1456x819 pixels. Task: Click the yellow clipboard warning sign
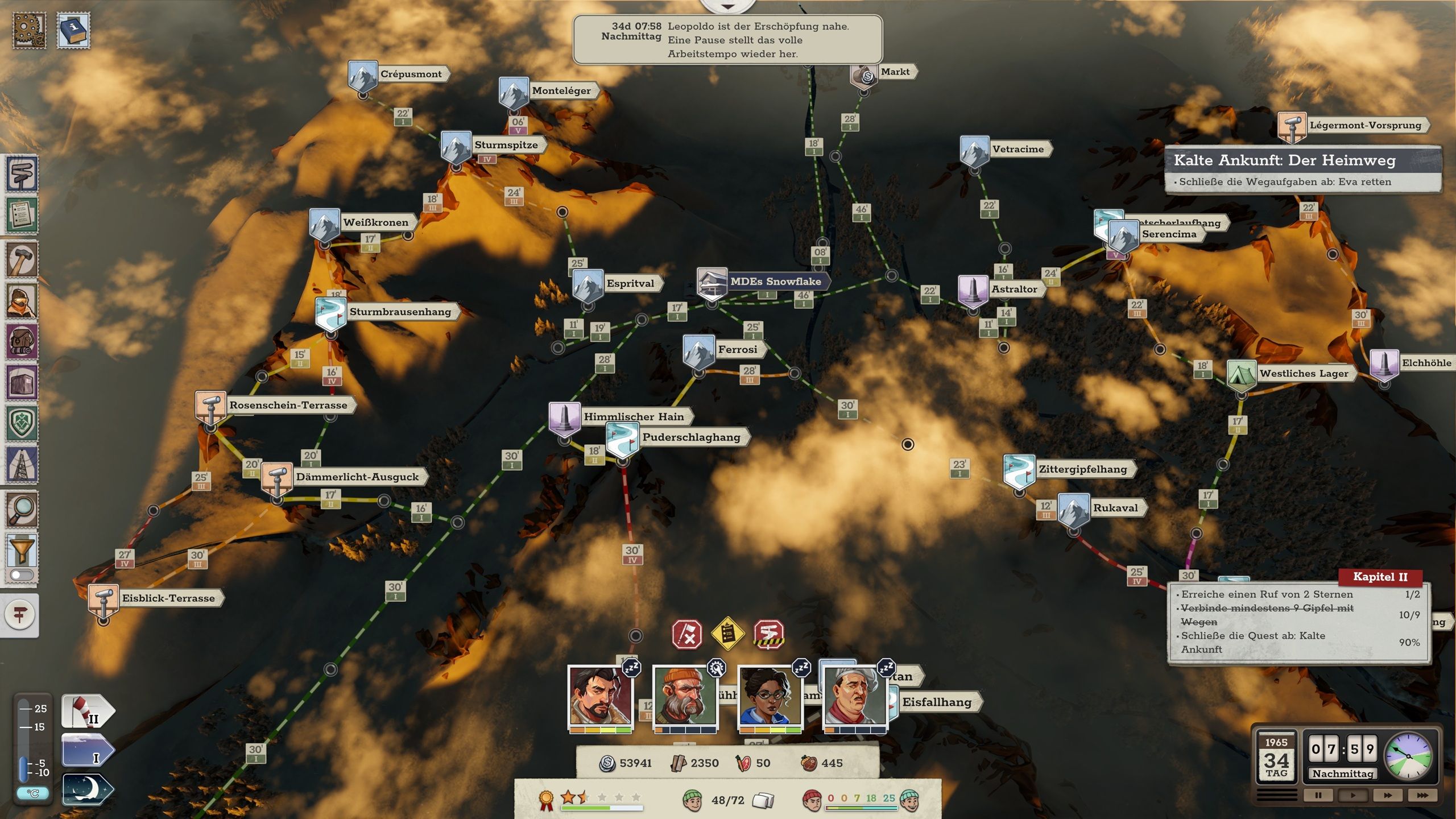(728, 633)
